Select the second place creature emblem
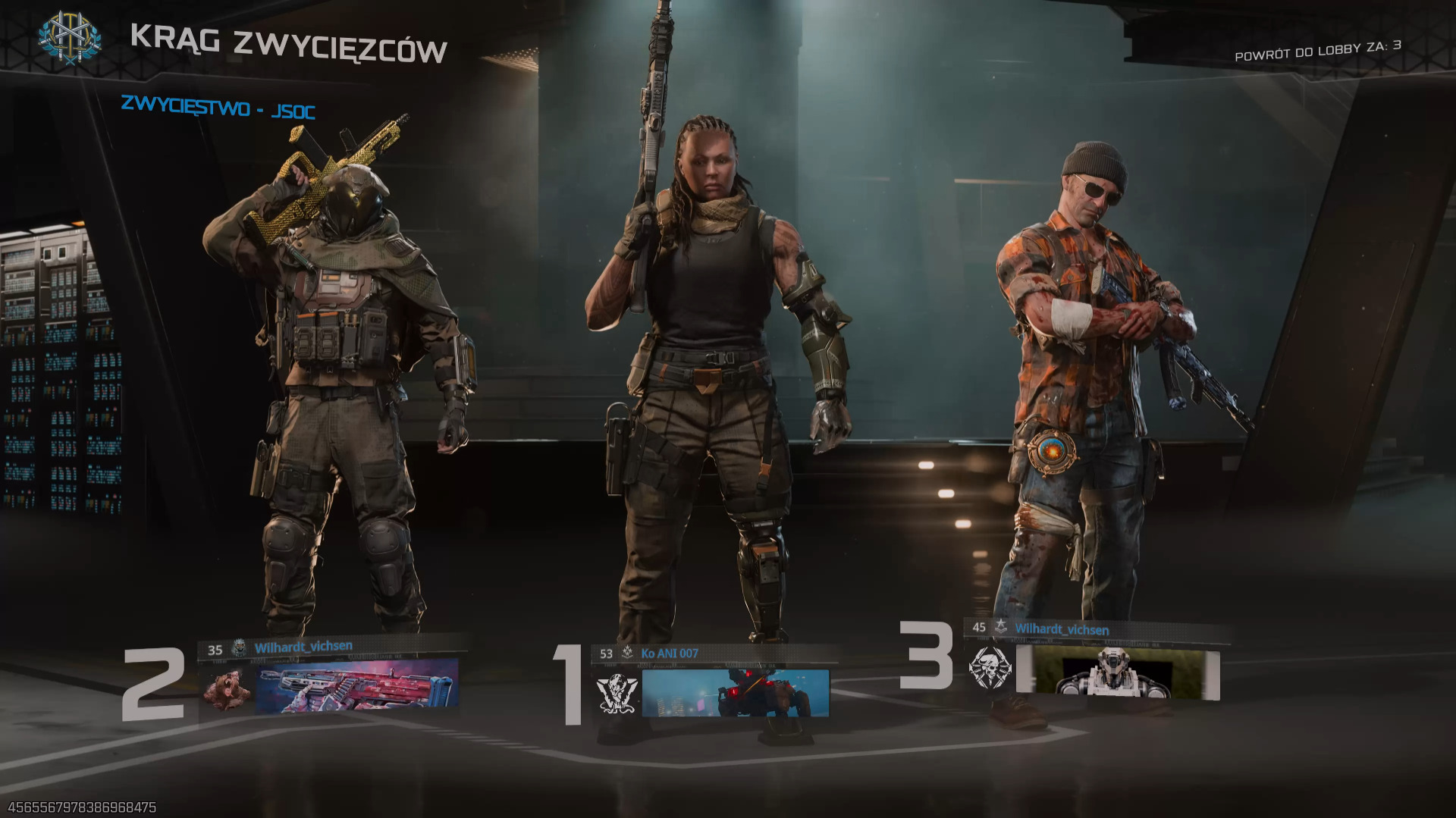Screen dimensions: 1456x818 click(227, 689)
